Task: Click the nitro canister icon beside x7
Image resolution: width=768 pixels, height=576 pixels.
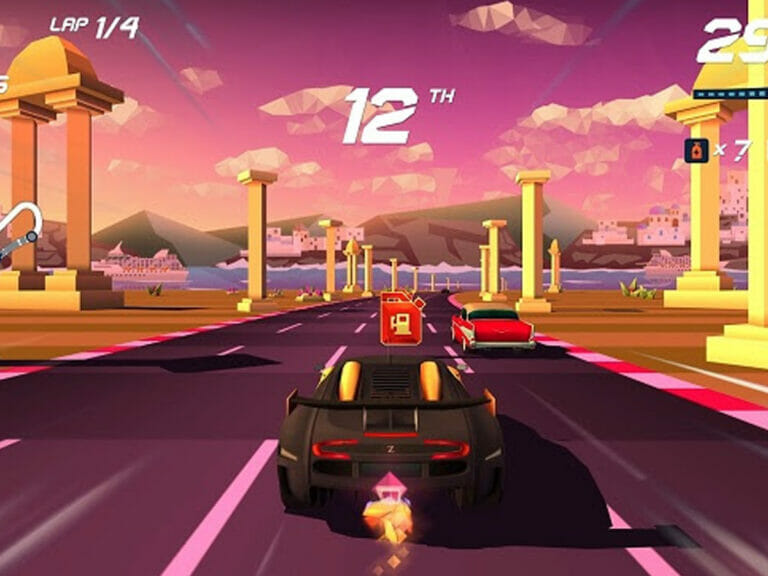Action: coord(692,150)
